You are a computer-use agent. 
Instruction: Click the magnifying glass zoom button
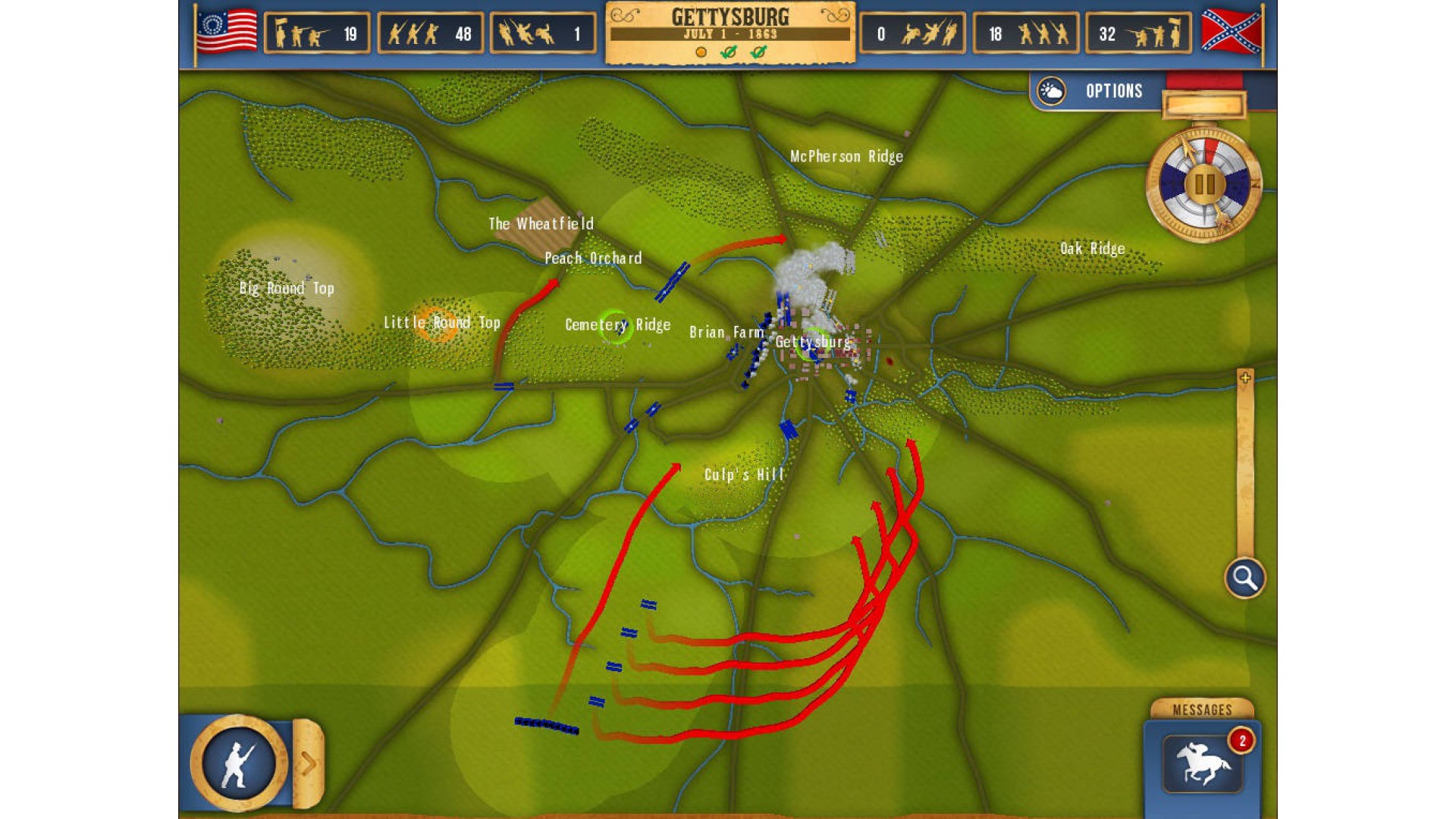(1244, 579)
